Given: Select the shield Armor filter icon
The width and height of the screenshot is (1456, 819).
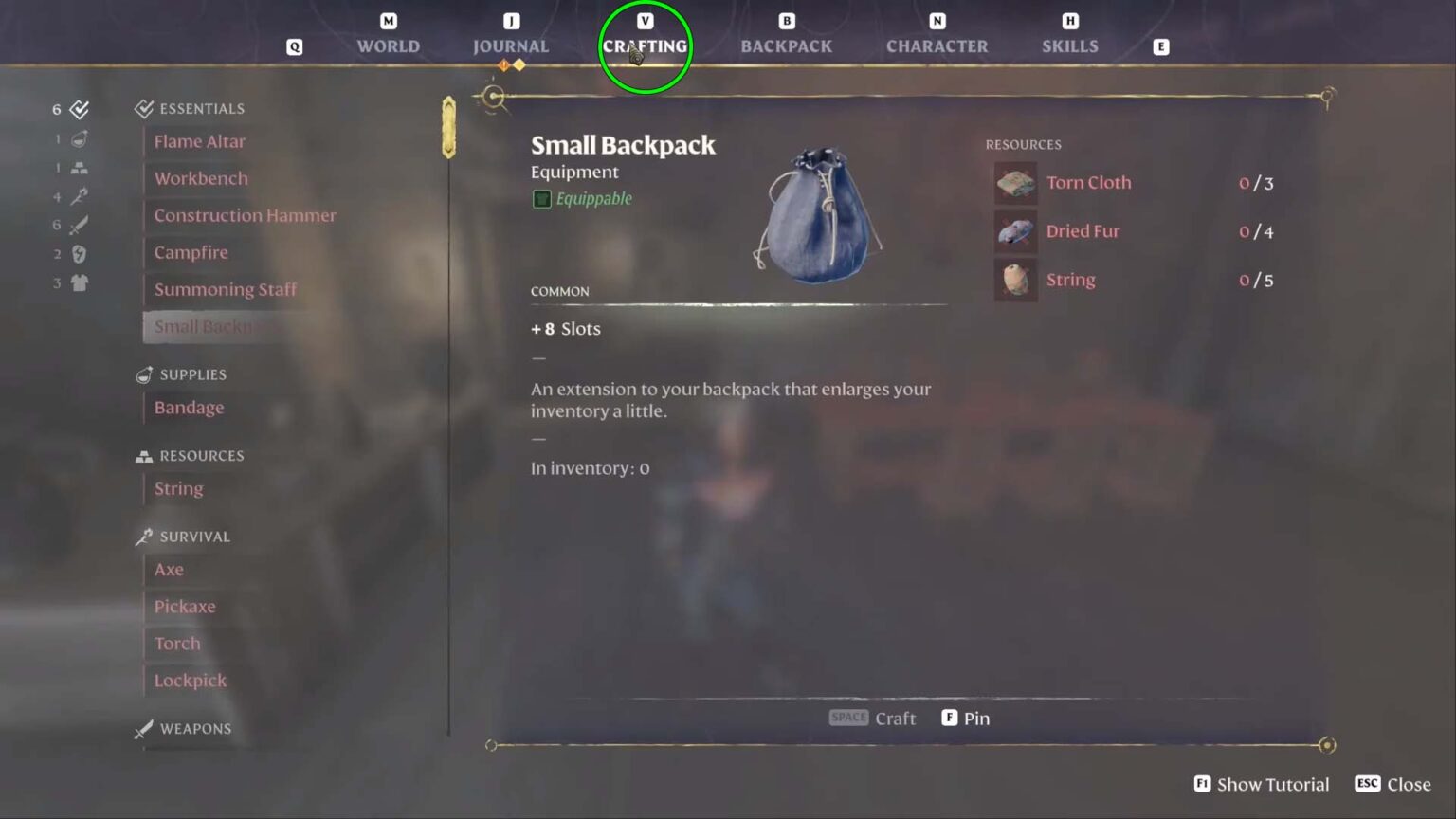Looking at the screenshot, I should pyautogui.click(x=81, y=254).
